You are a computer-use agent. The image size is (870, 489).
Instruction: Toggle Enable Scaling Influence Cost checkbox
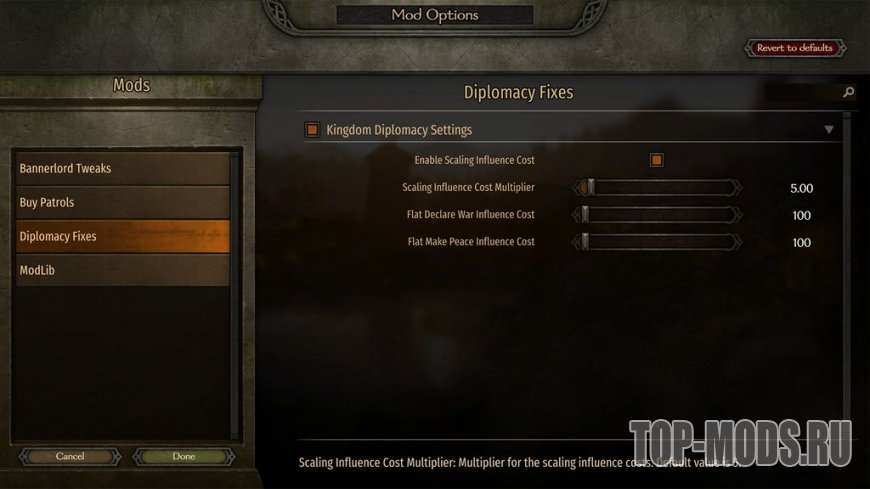(657, 160)
